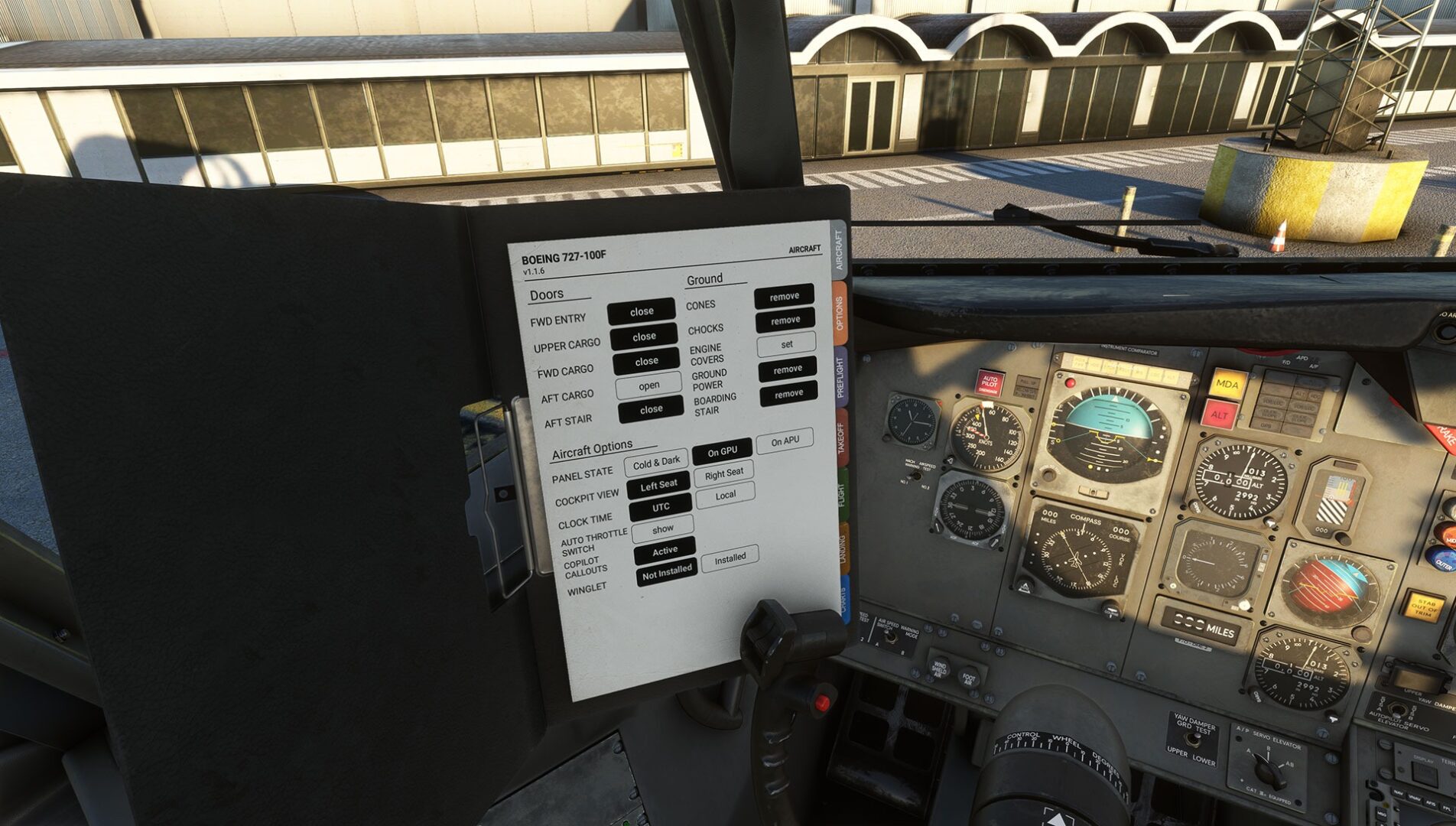Switch cockpit view to Right Seat

723,473
